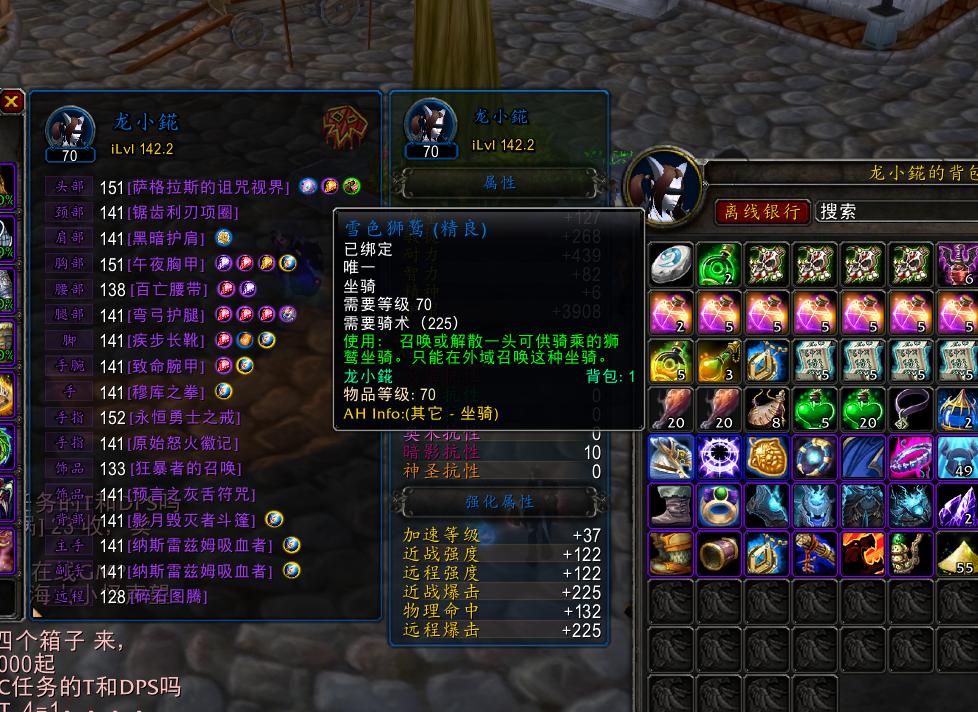Image resolution: width=978 pixels, height=712 pixels.
Task: Select the 碎石图腾 ranged slot item
Action: point(168,597)
